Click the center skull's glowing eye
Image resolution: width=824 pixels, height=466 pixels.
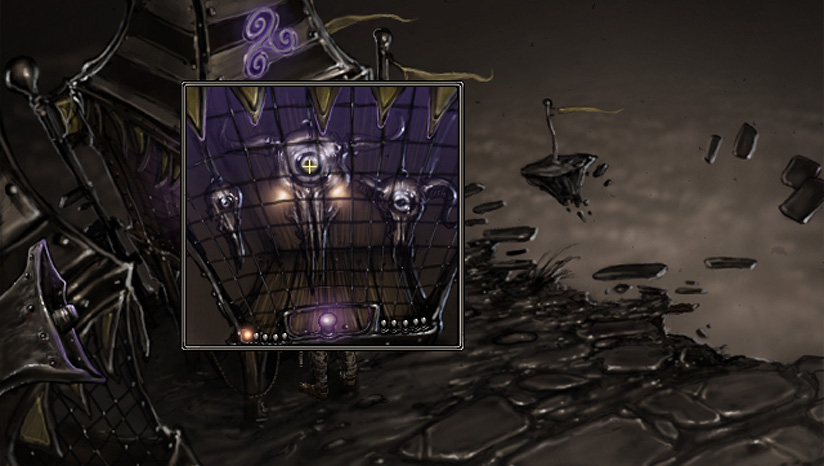pos(311,166)
